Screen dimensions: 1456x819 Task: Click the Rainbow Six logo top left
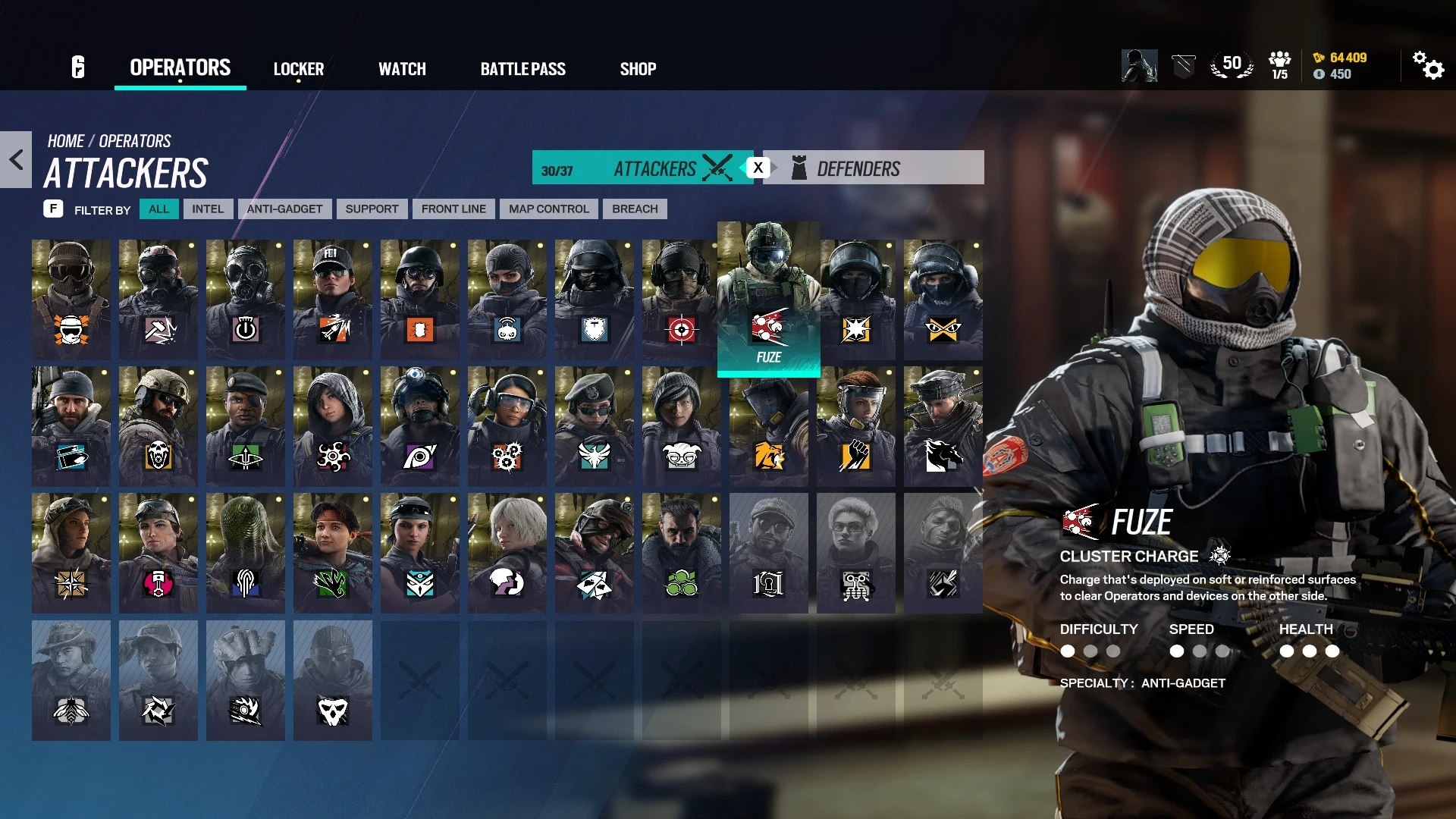[x=77, y=67]
